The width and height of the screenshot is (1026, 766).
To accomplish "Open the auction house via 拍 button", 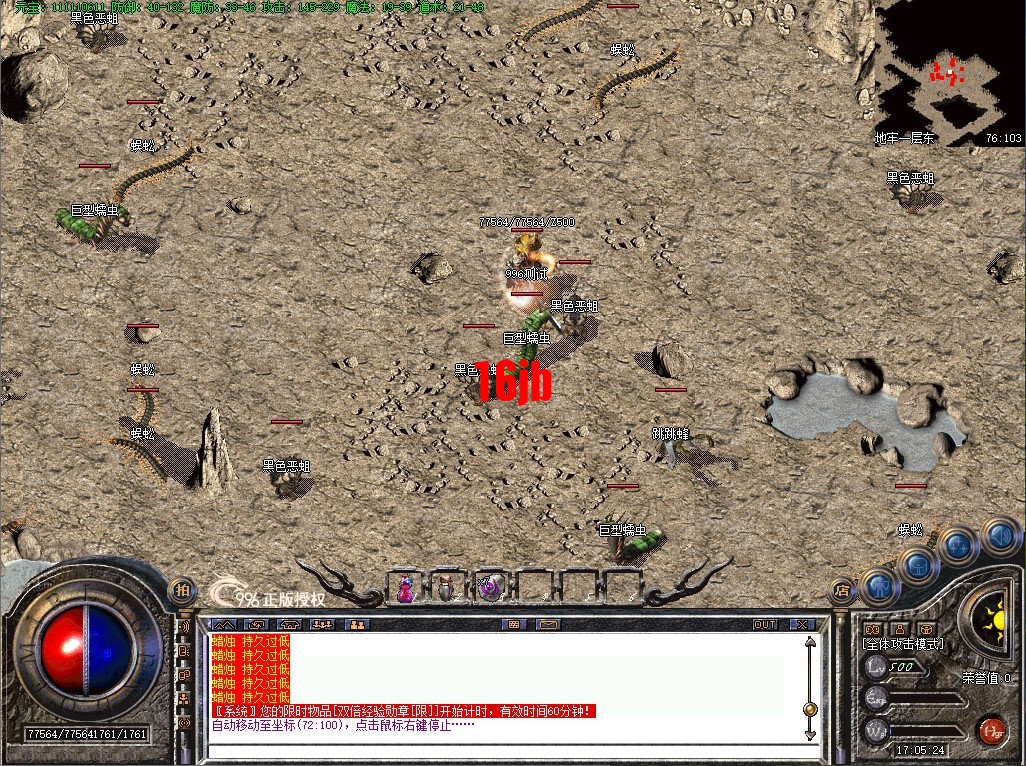I will click(x=181, y=590).
